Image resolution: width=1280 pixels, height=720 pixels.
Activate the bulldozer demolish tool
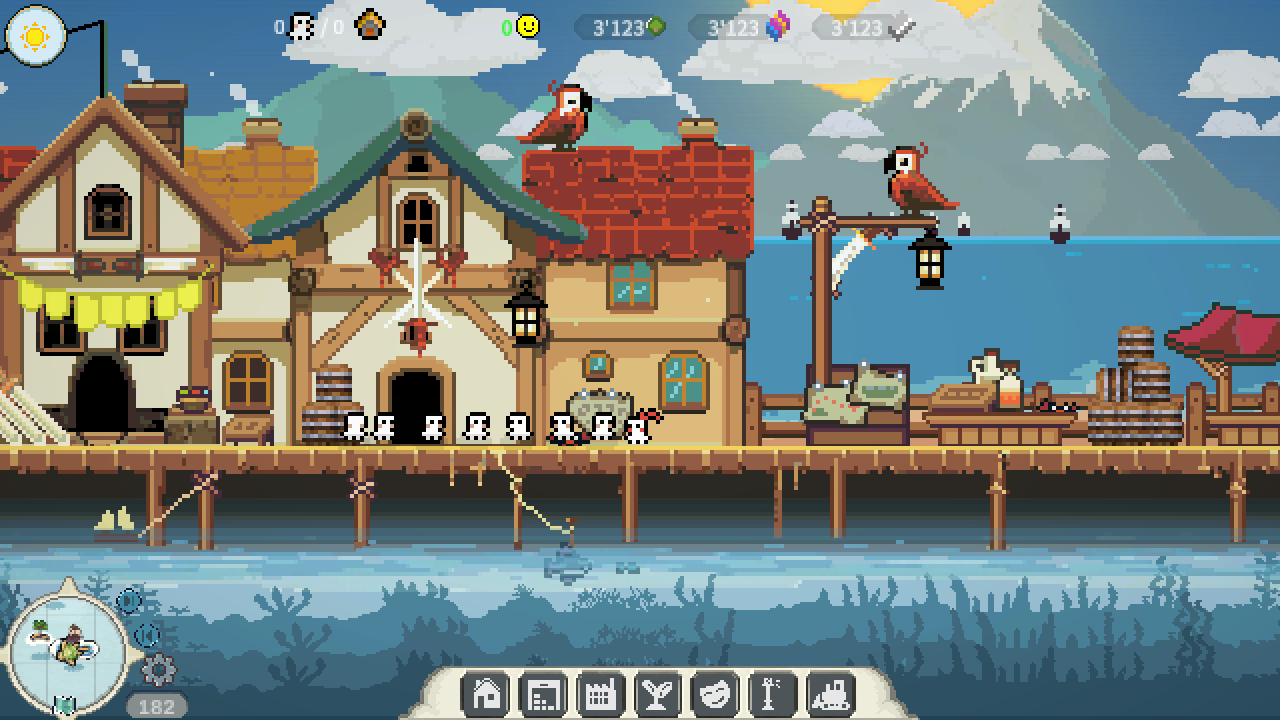(x=831, y=693)
